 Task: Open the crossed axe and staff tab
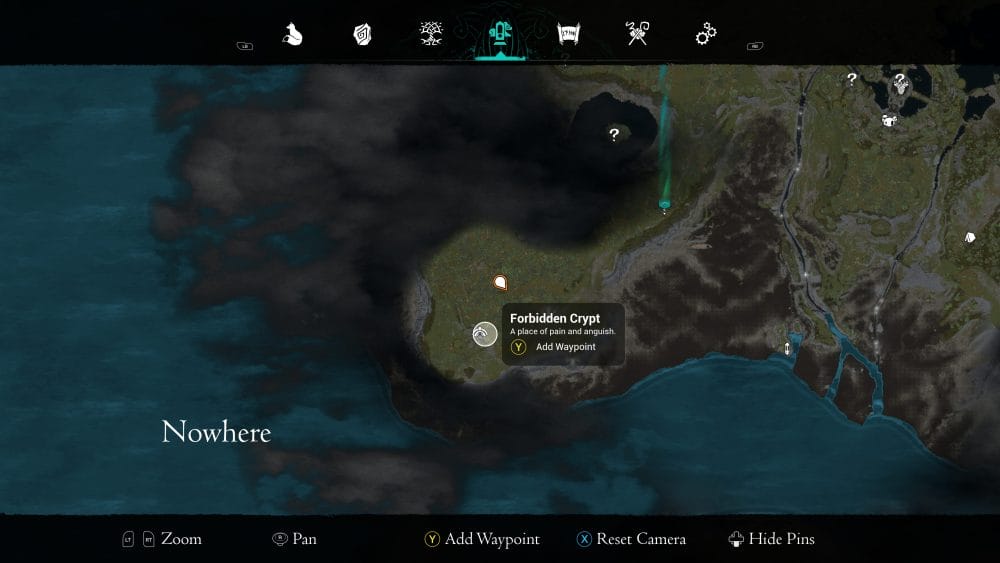(637, 36)
